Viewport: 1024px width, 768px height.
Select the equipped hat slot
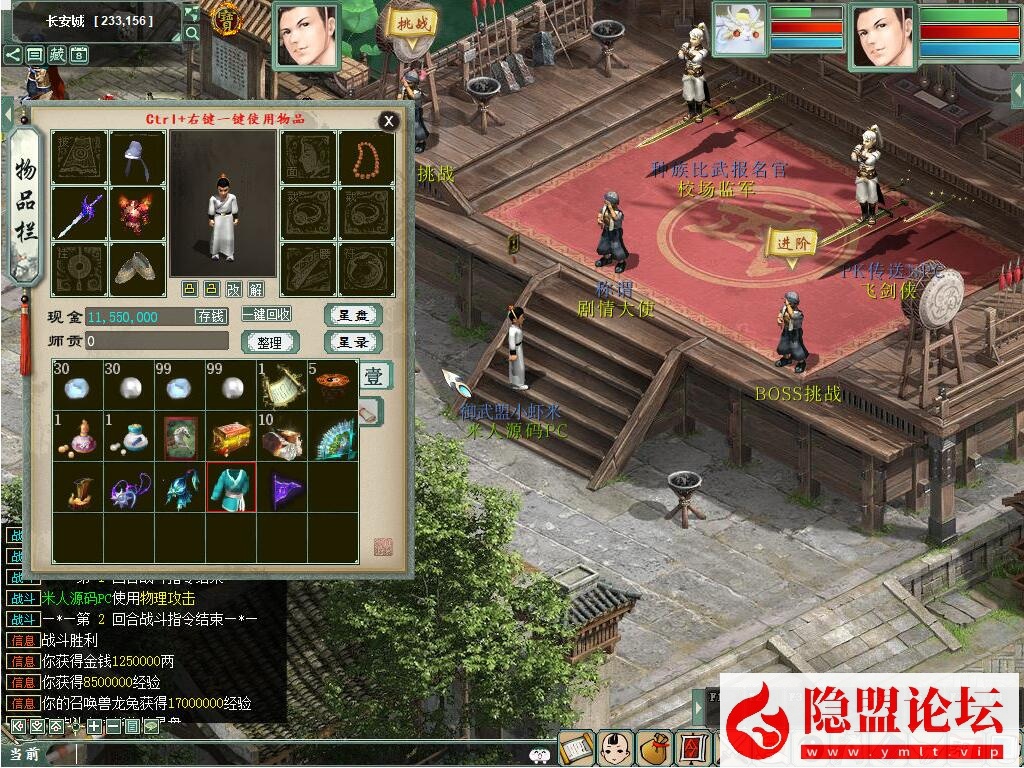(138, 157)
